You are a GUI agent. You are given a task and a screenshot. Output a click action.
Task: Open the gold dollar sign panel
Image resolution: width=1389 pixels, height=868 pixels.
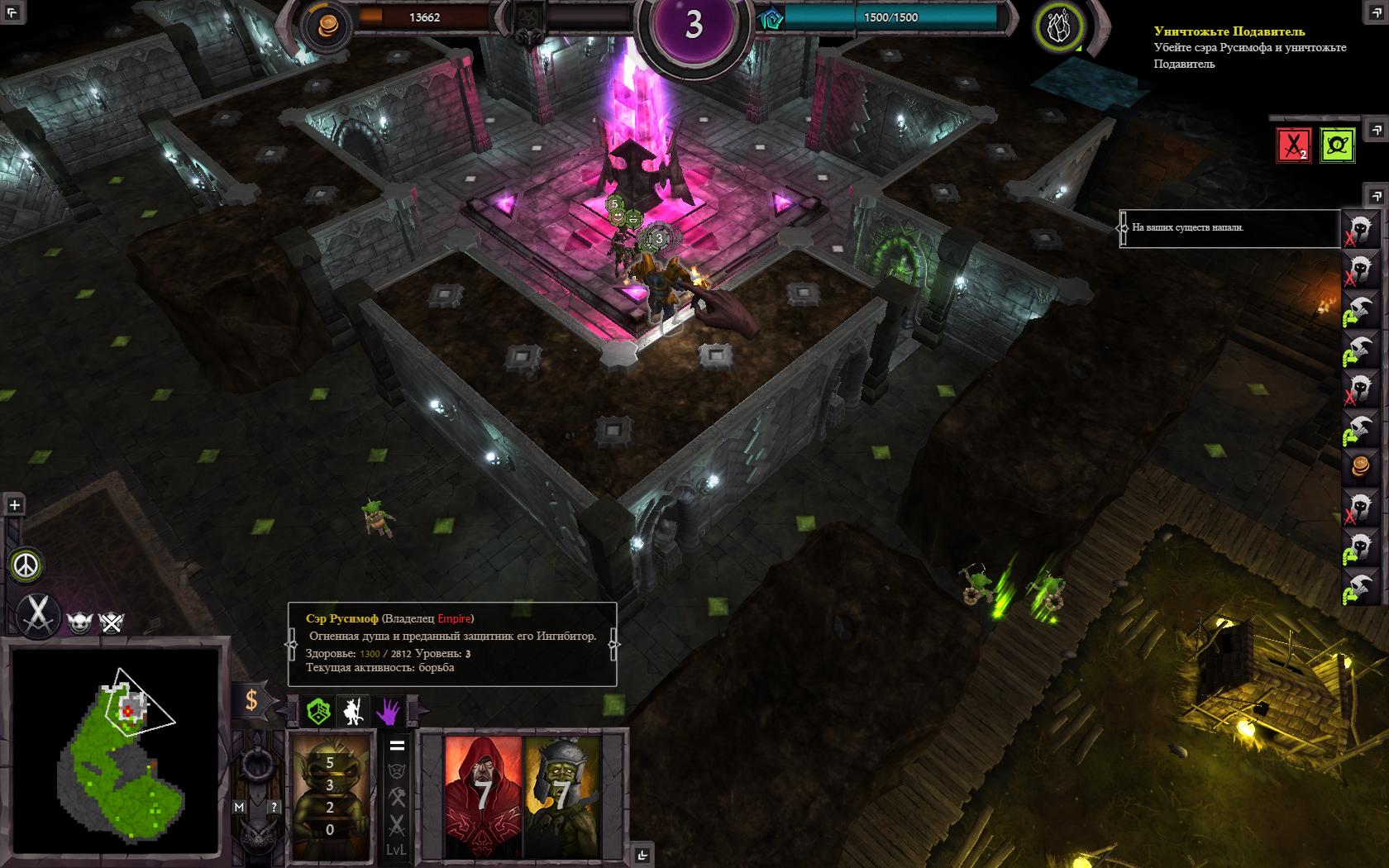(251, 701)
